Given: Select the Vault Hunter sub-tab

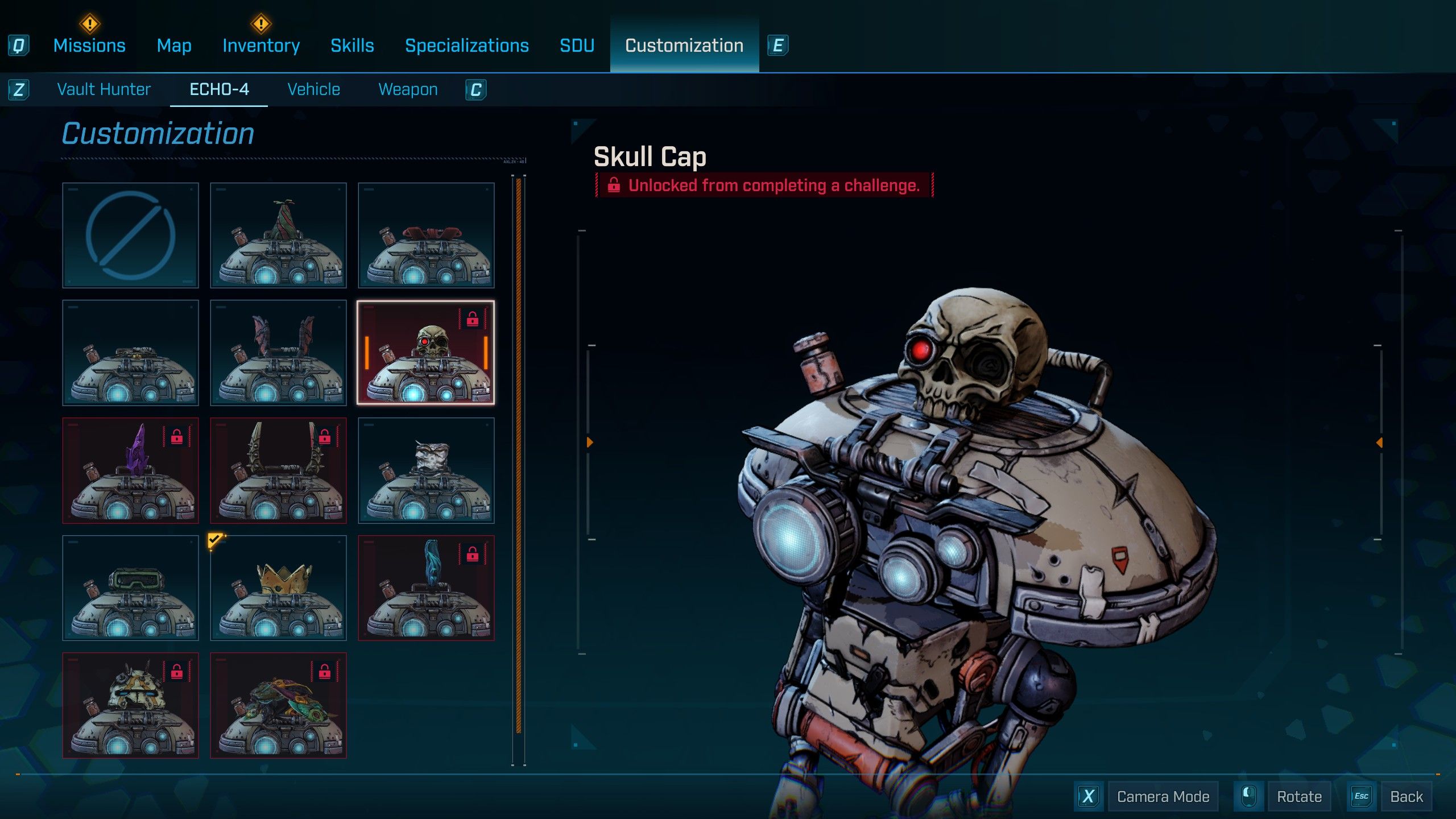Looking at the screenshot, I should tap(104, 89).
